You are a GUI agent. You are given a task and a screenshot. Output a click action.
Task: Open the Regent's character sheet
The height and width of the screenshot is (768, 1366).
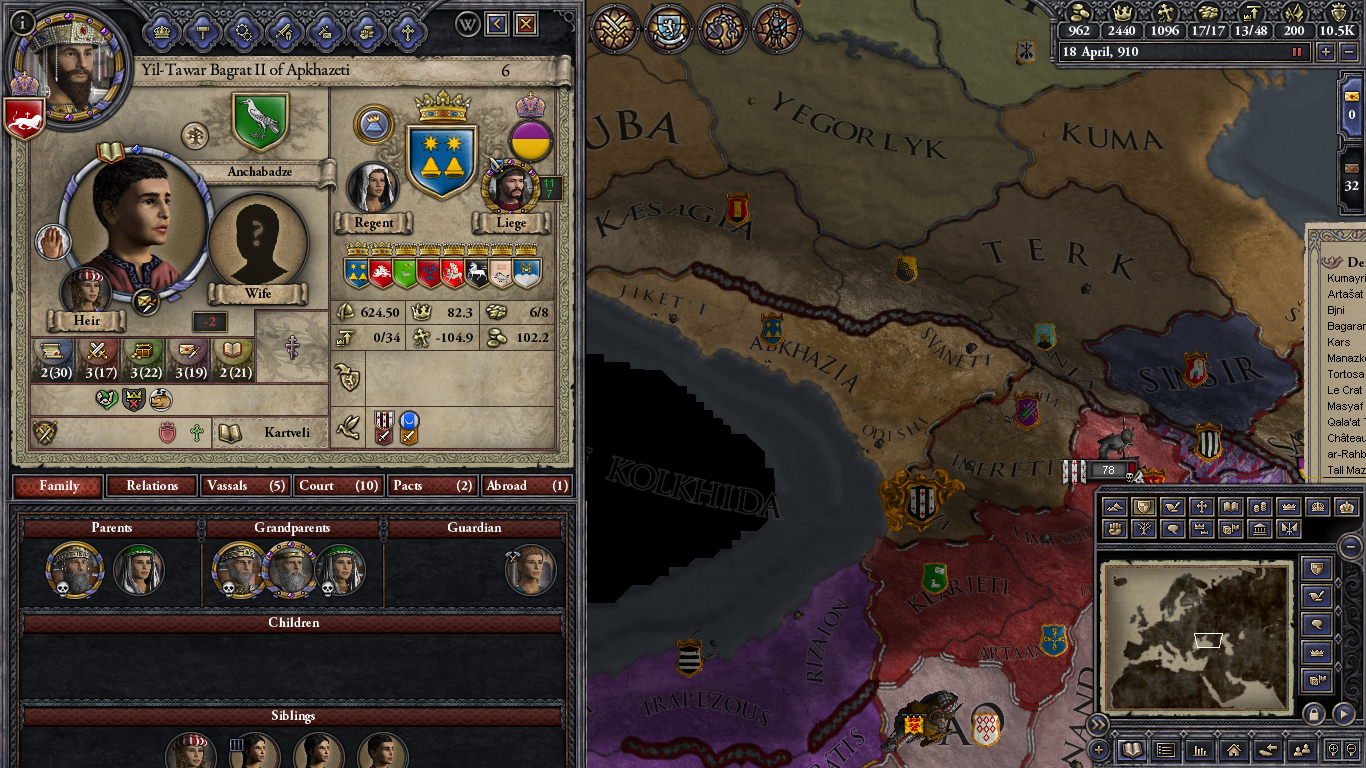(374, 186)
